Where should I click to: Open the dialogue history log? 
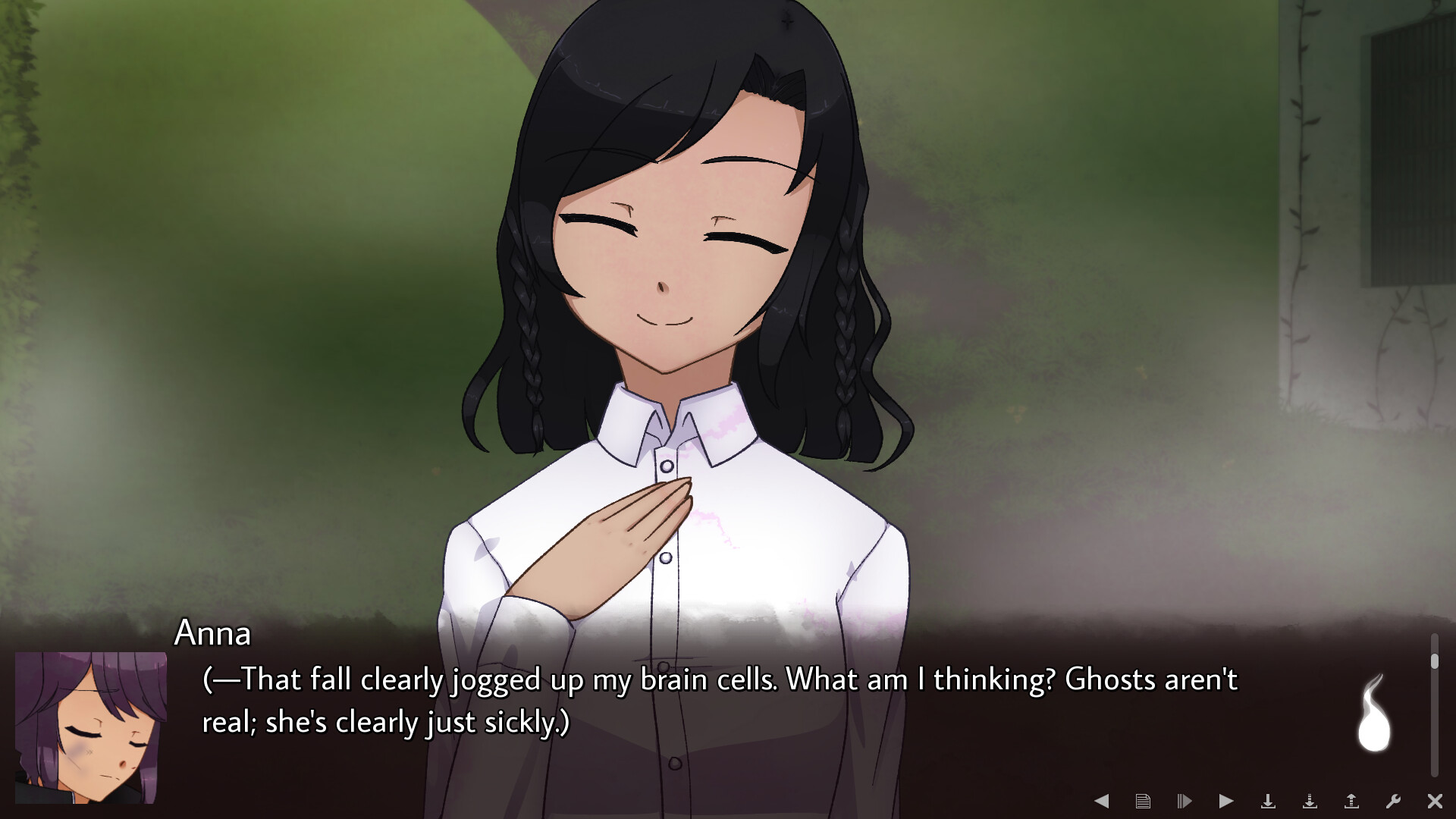tap(1144, 800)
